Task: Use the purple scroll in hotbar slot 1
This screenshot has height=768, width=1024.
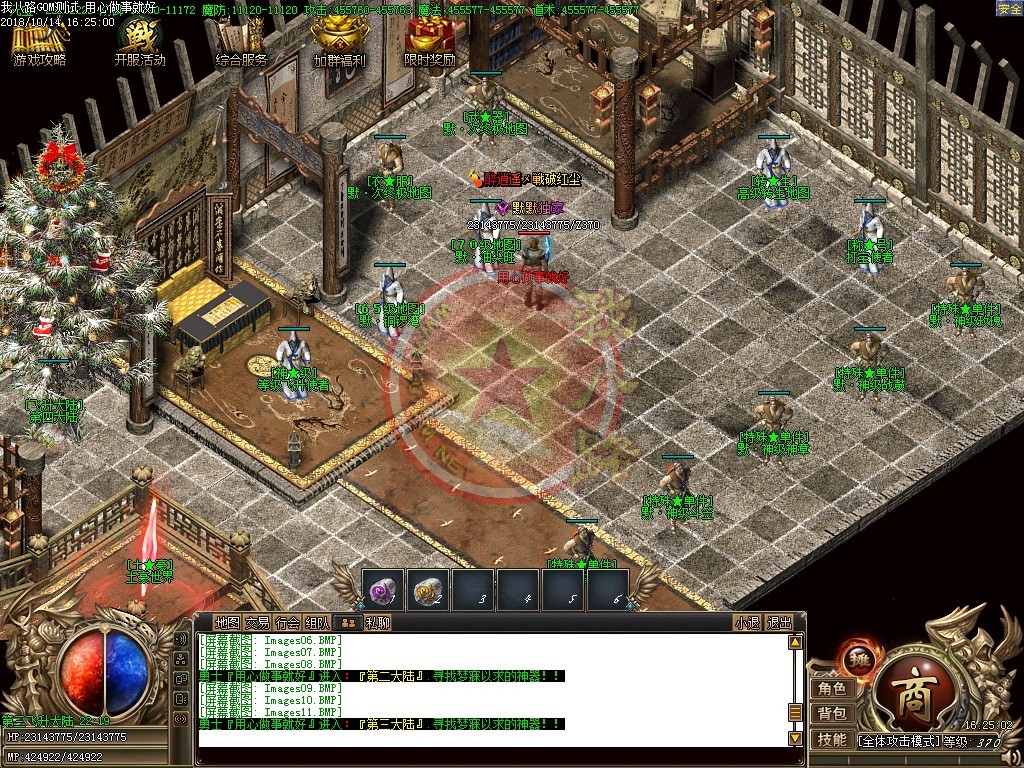Action: [x=382, y=590]
